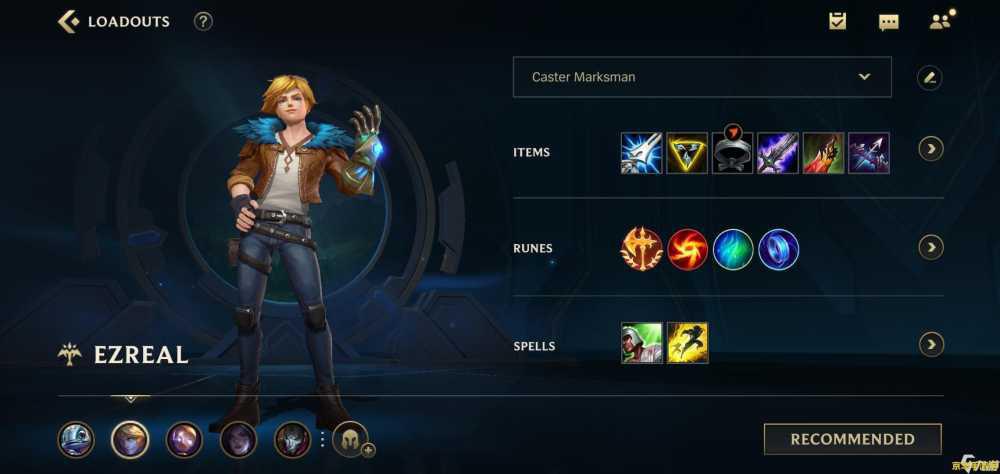Choose the red-bladed sword item
This screenshot has height=474, width=1000.
(823, 153)
